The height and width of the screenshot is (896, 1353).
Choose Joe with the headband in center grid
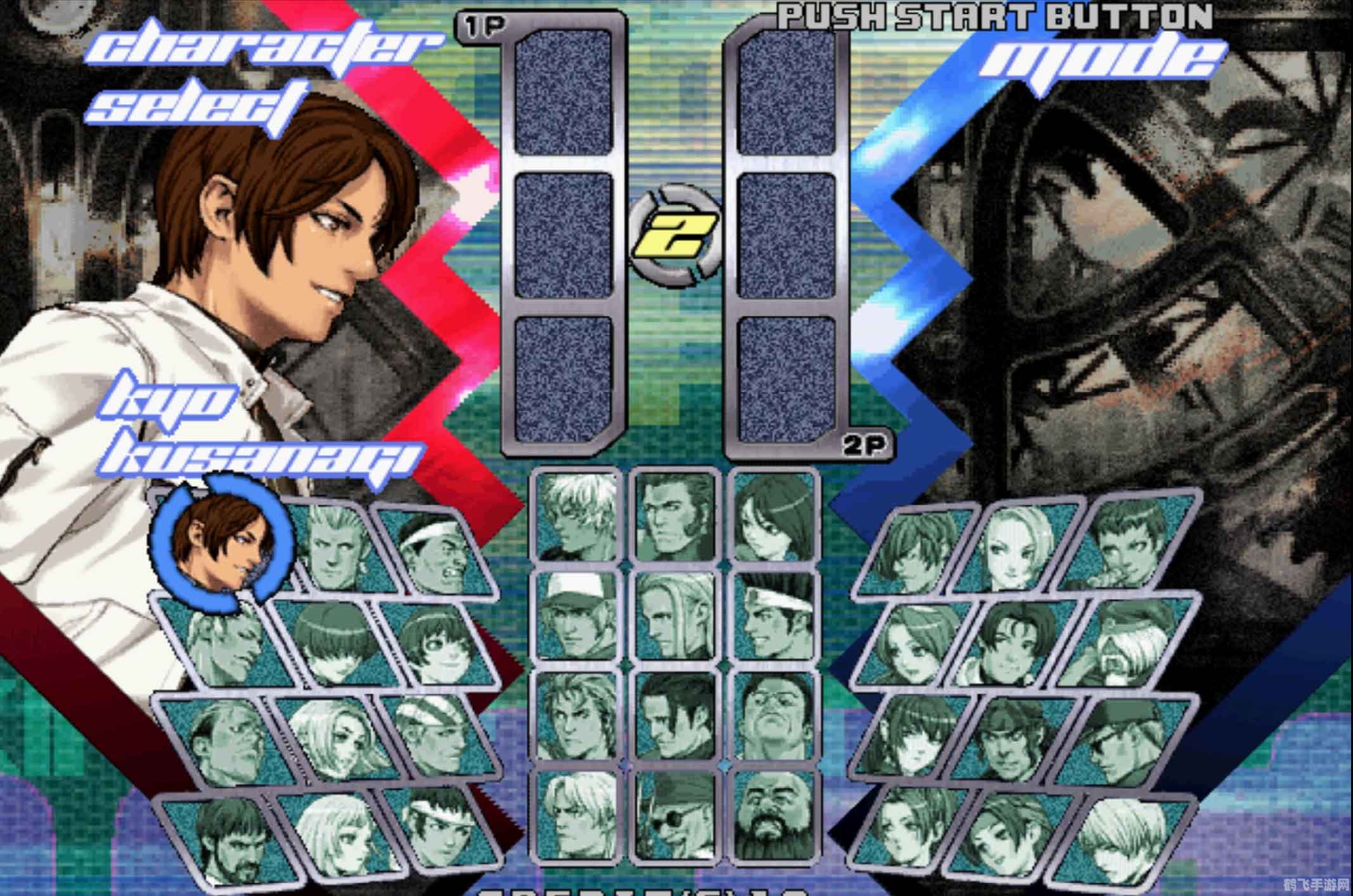[x=774, y=614]
